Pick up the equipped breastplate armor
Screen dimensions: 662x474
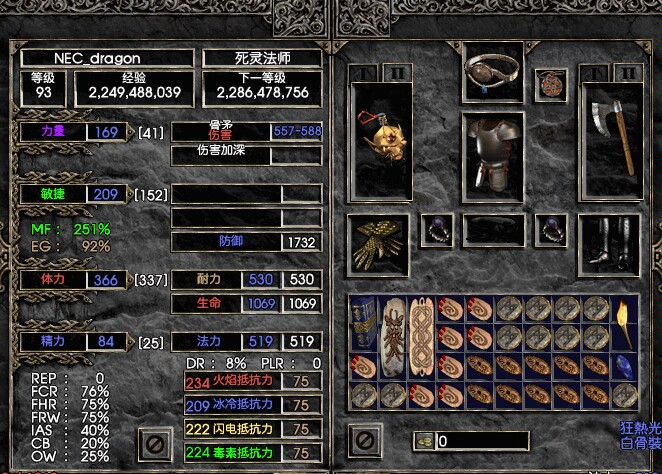[493, 156]
